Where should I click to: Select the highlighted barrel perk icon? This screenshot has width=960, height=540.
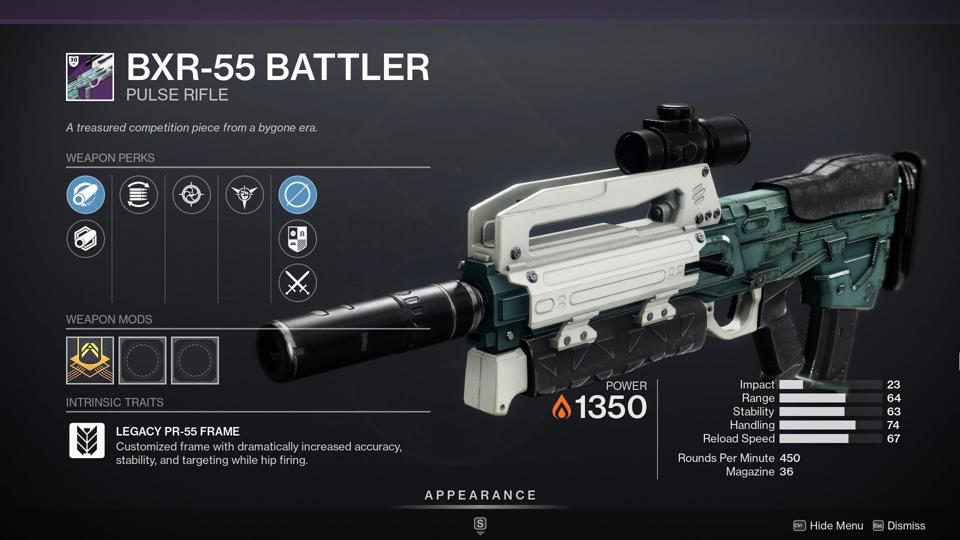click(x=86, y=194)
